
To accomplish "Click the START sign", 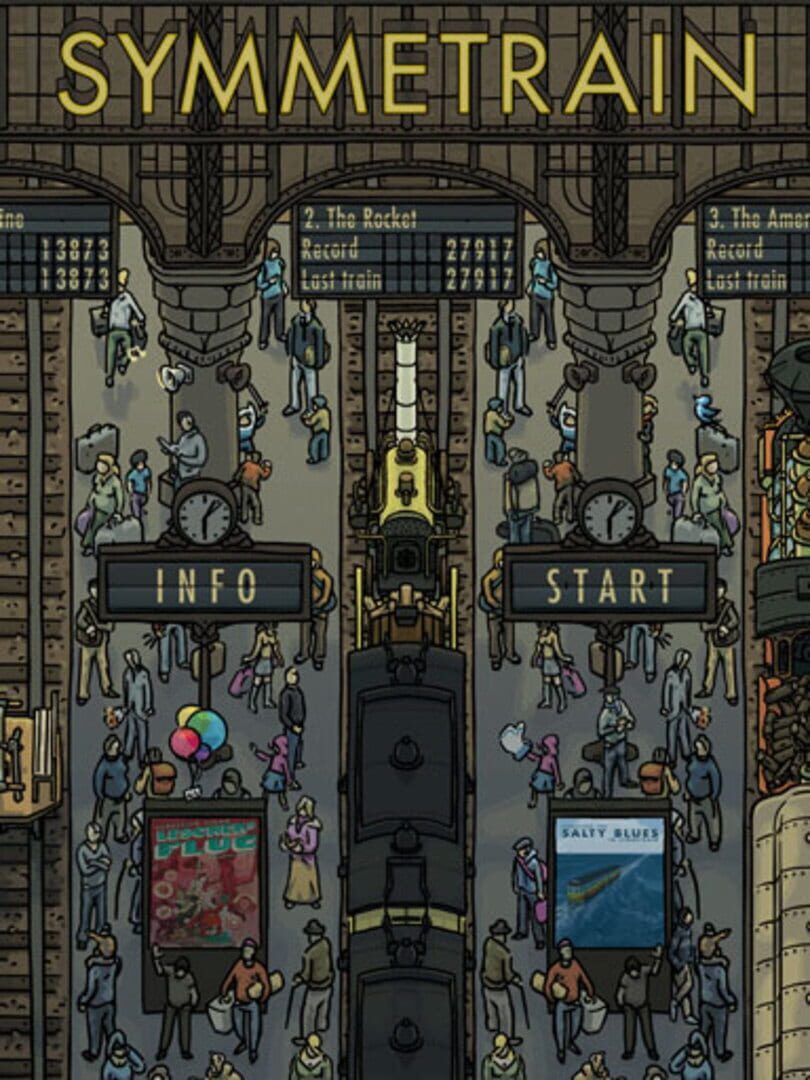I will 609,584.
